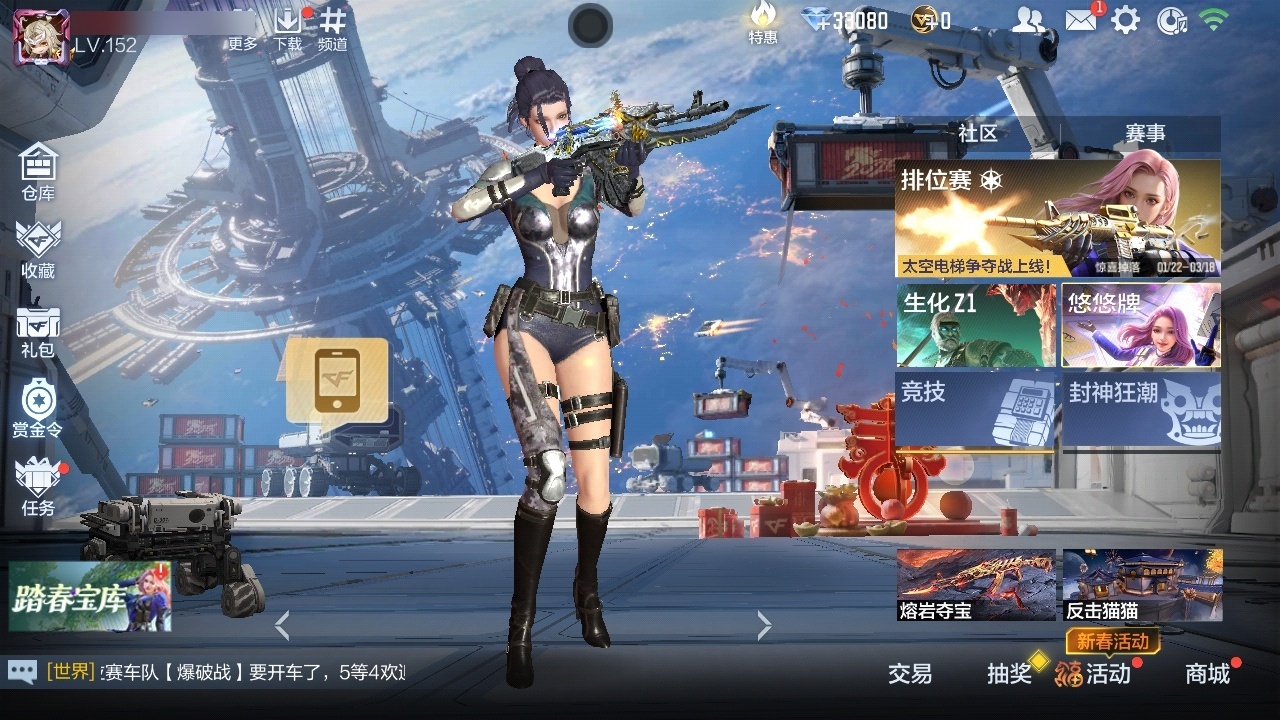Select the 排位赛 ranked match mode

pos(1057,219)
